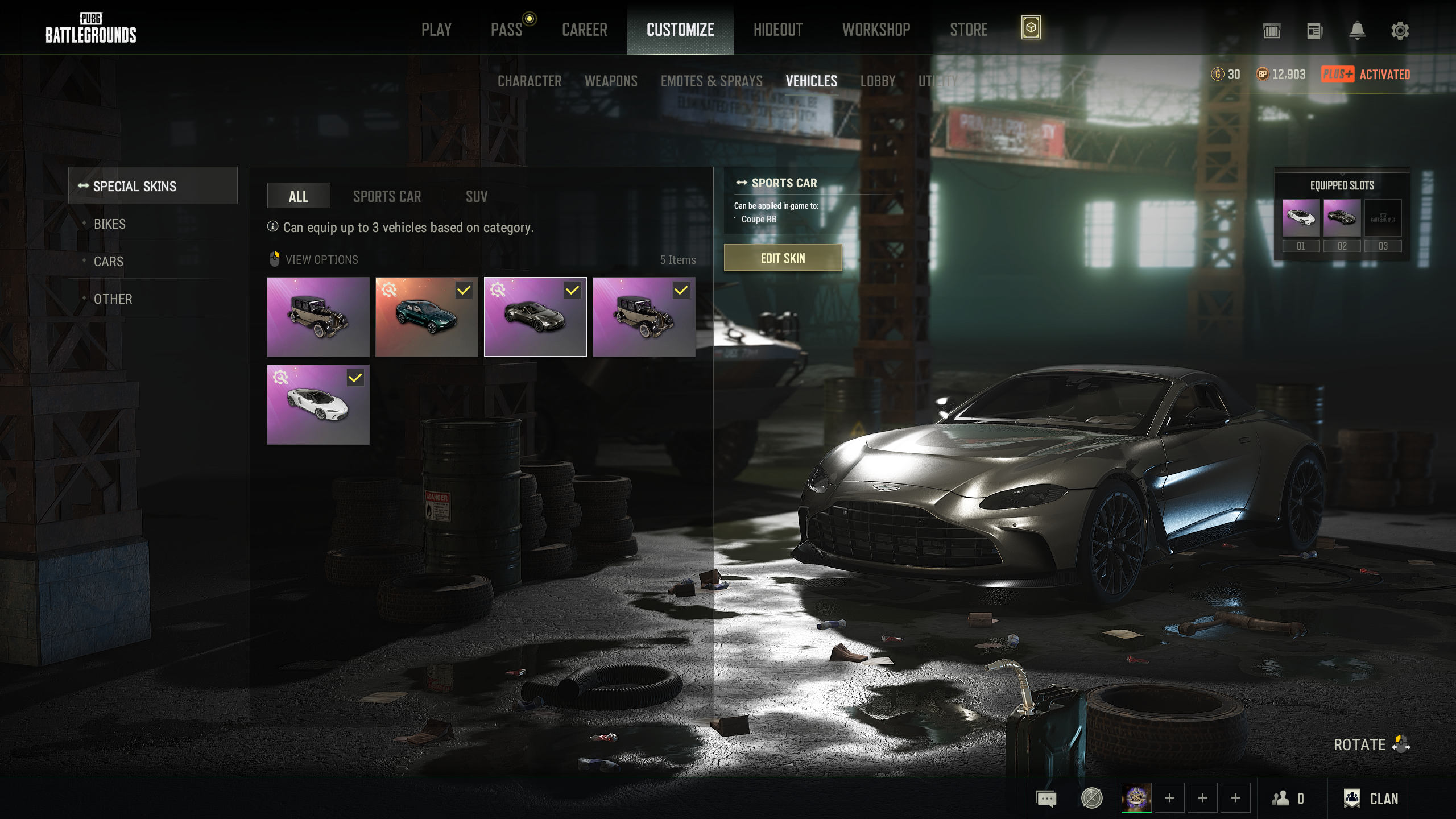
Task: Open the Workshop tab
Action: tap(876, 30)
